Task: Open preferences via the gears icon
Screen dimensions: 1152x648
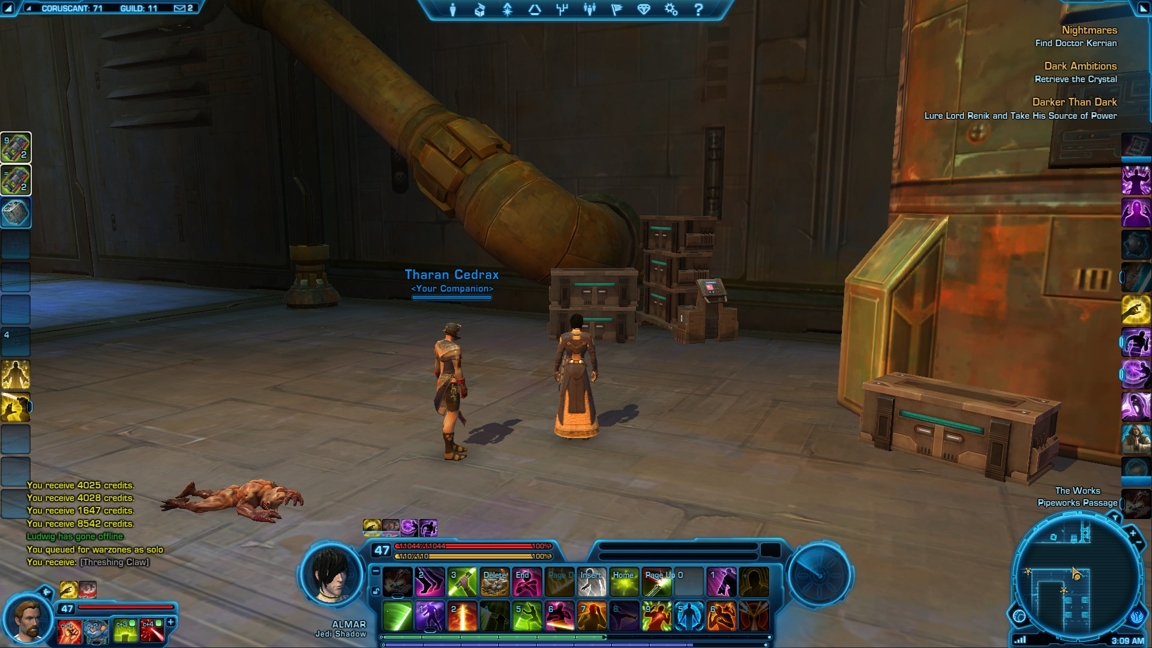Action: click(x=671, y=10)
